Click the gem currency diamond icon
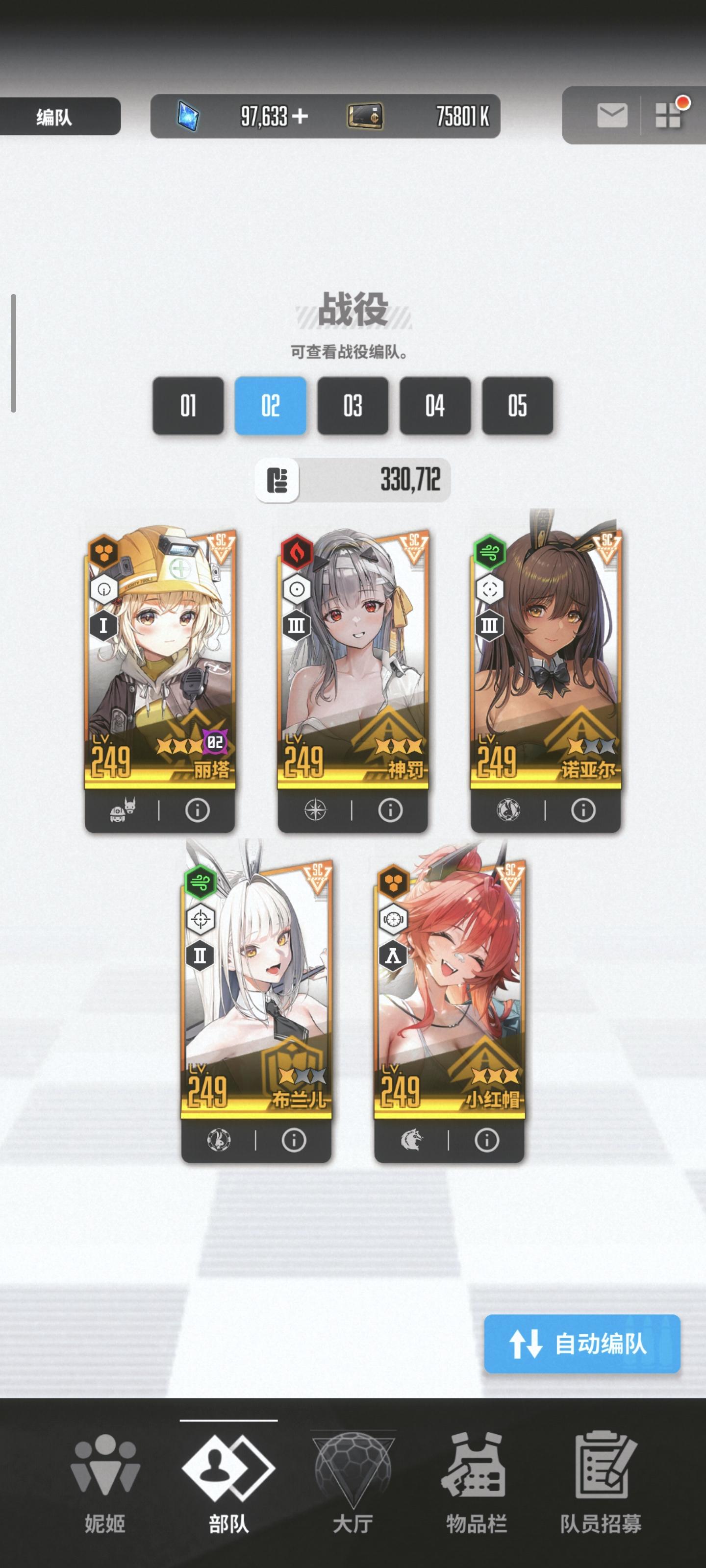This screenshot has height=1568, width=706. pyautogui.click(x=189, y=115)
